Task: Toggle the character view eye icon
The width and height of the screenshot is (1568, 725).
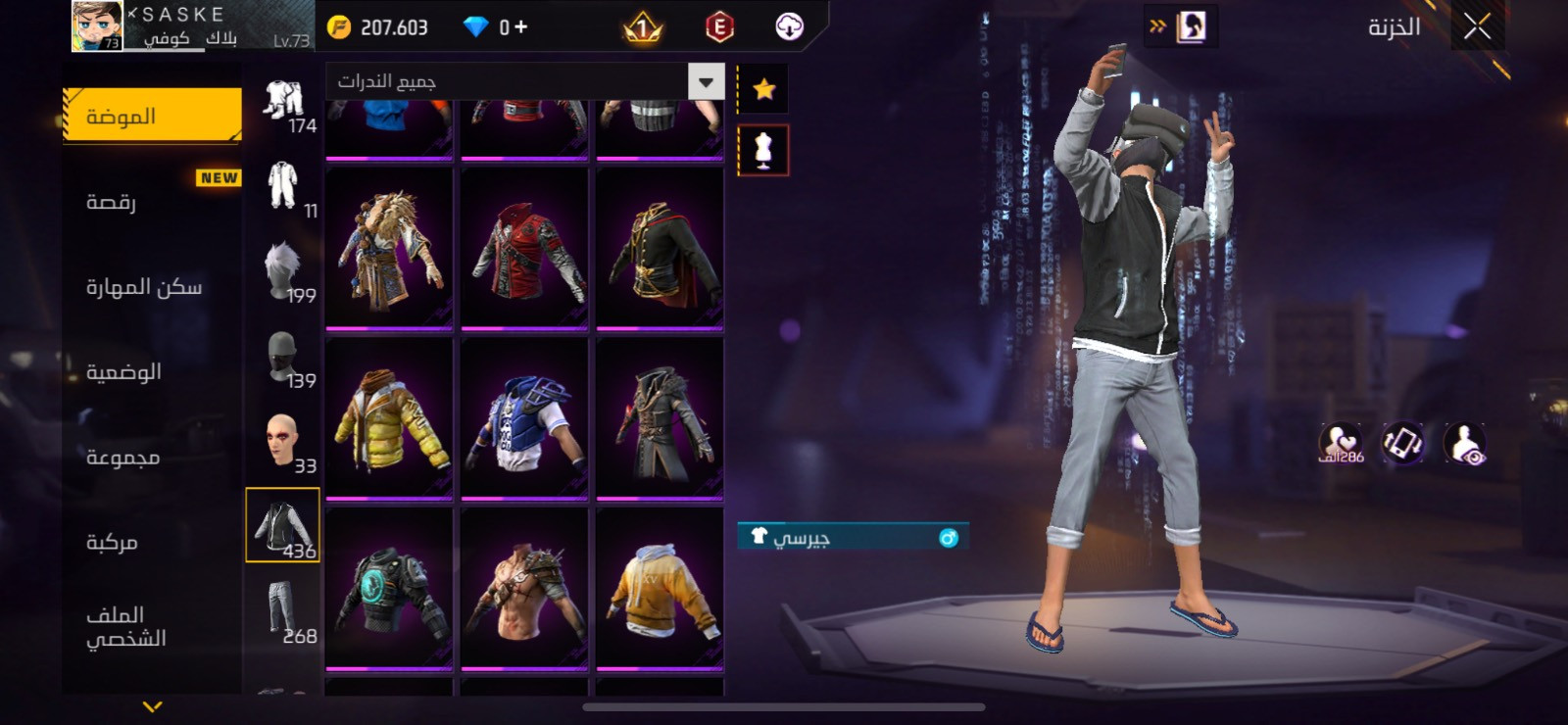Action: [1465, 443]
